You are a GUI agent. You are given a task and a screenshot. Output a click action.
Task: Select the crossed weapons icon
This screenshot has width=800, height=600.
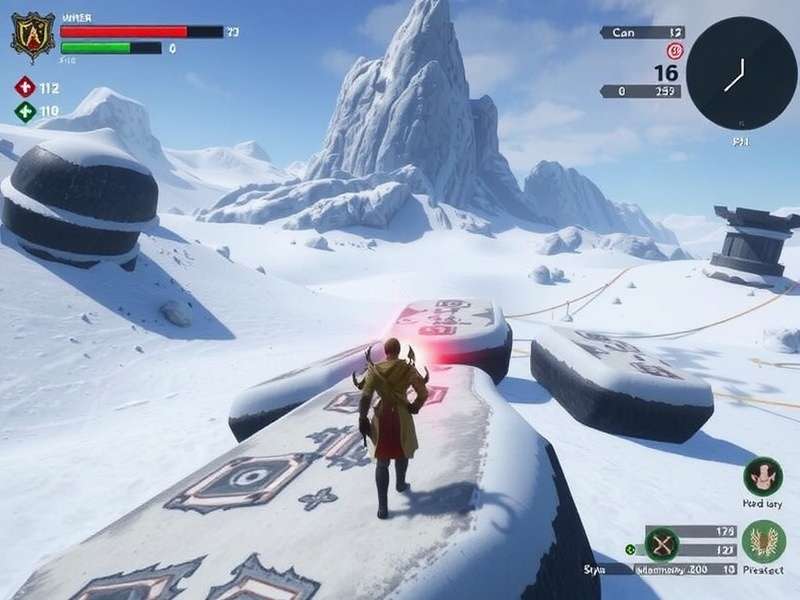662,544
